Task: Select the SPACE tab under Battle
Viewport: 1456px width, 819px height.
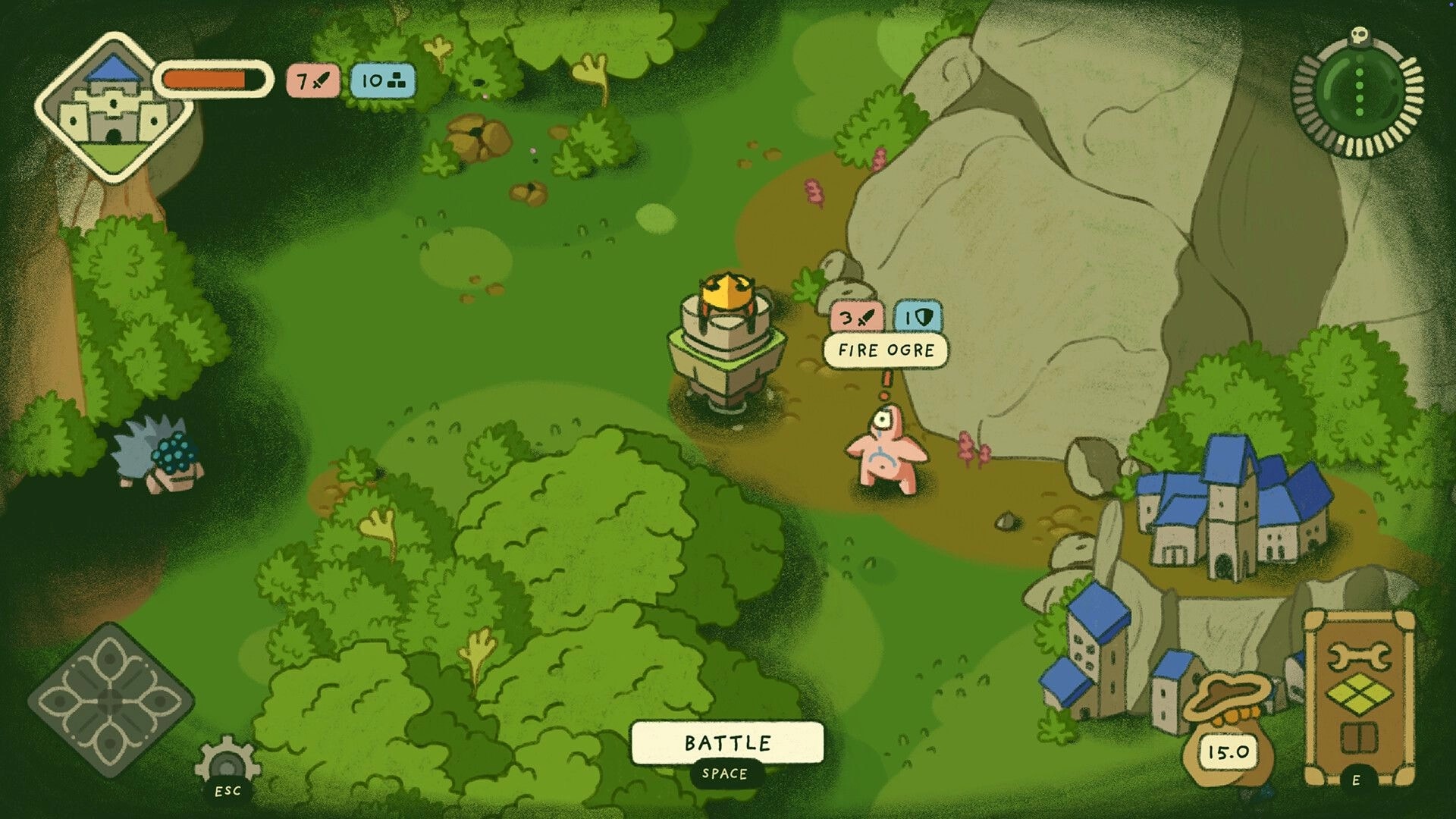Action: coord(723,774)
